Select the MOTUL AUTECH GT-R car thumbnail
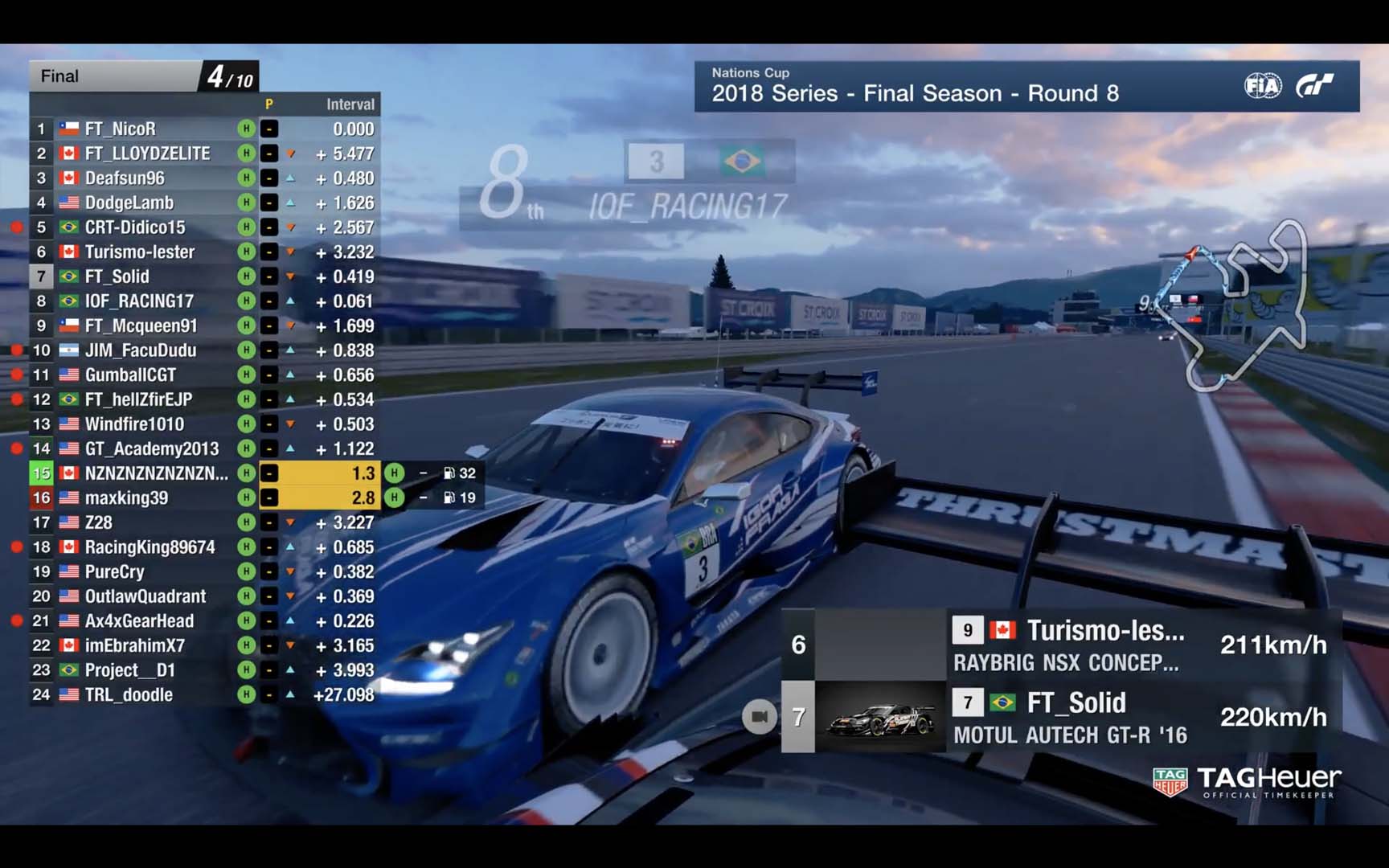The image size is (1389, 868). (x=880, y=717)
